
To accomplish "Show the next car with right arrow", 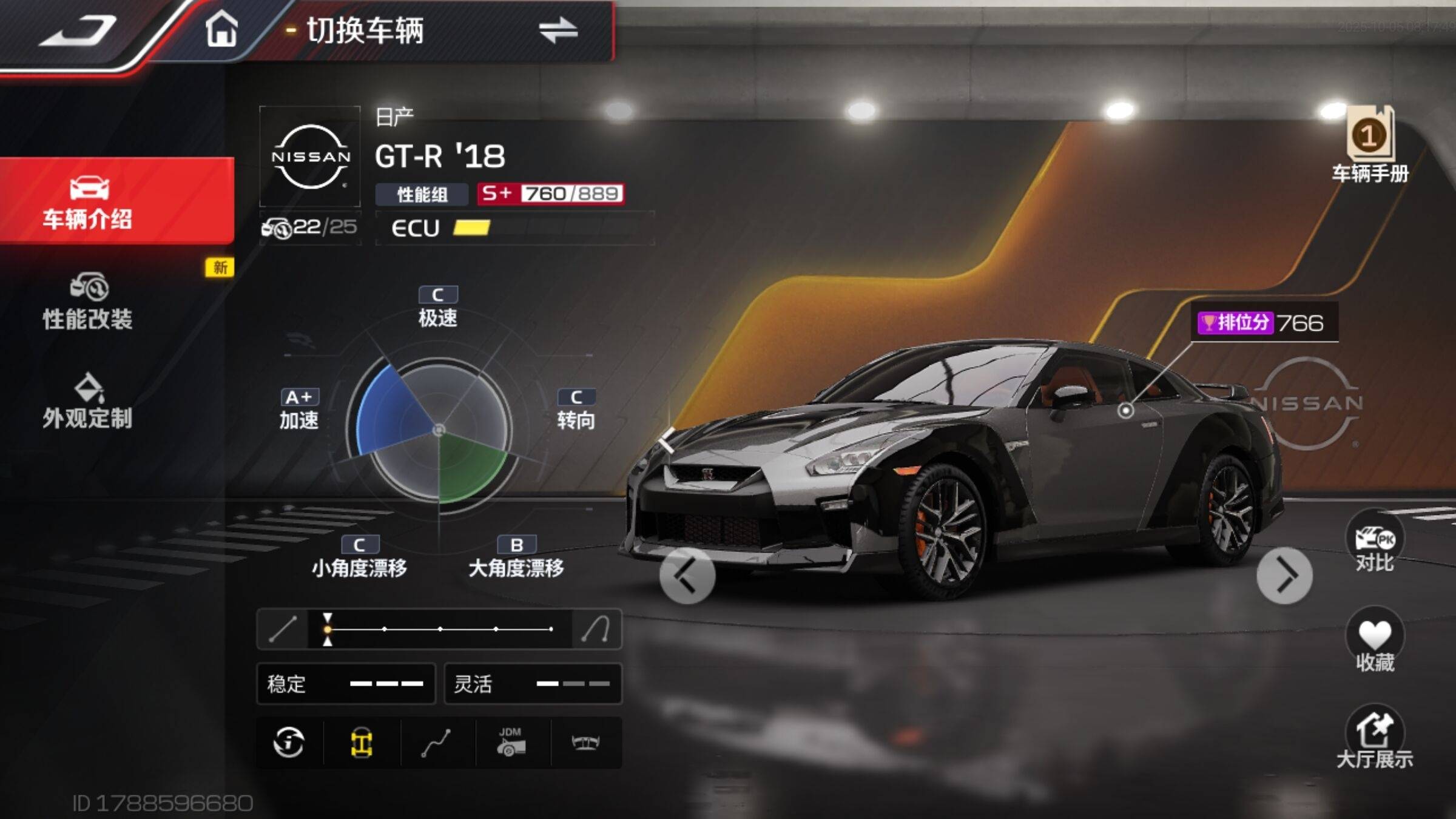I will 1284,576.
